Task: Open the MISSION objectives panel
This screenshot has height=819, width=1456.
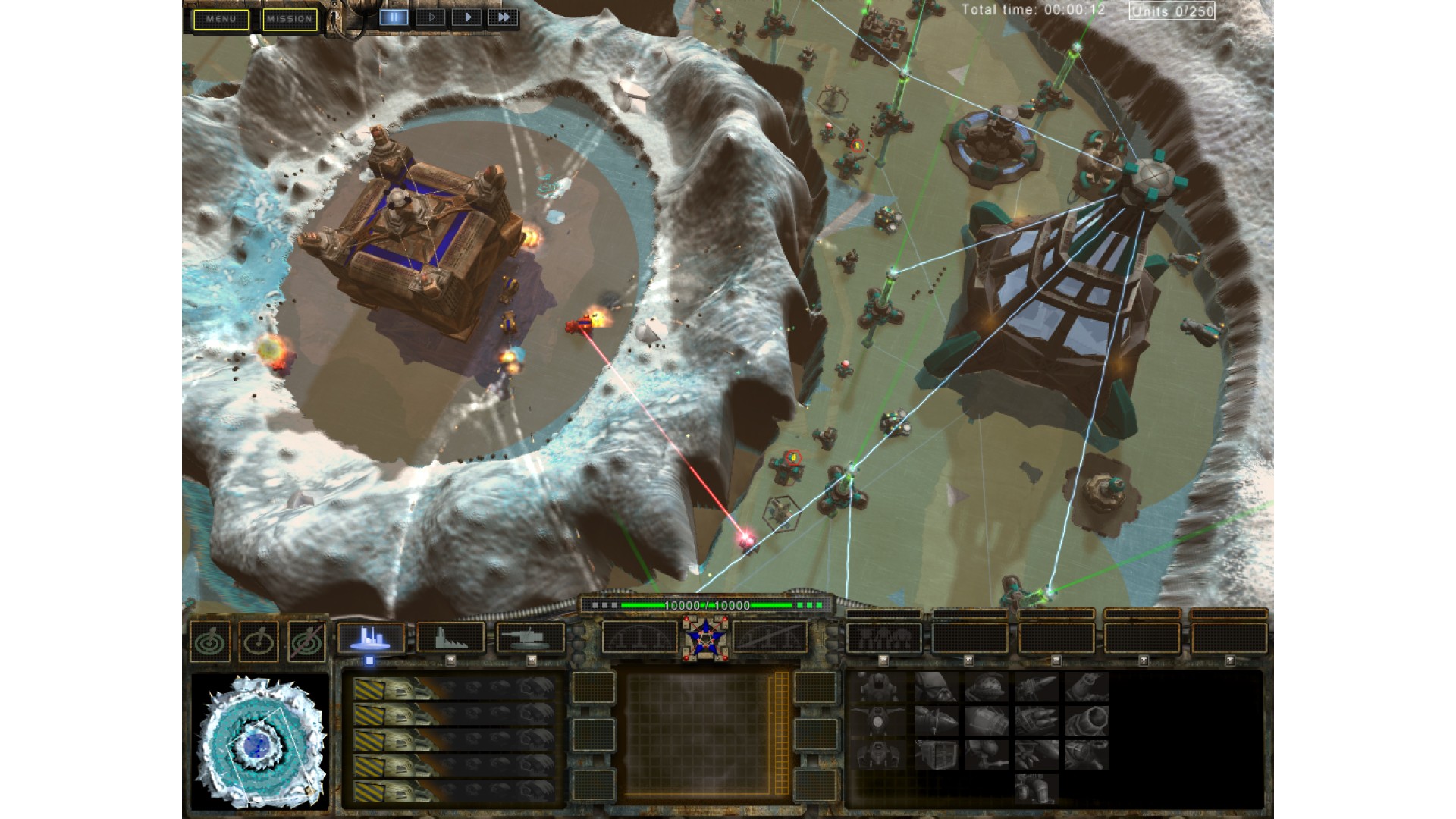Action: point(290,19)
